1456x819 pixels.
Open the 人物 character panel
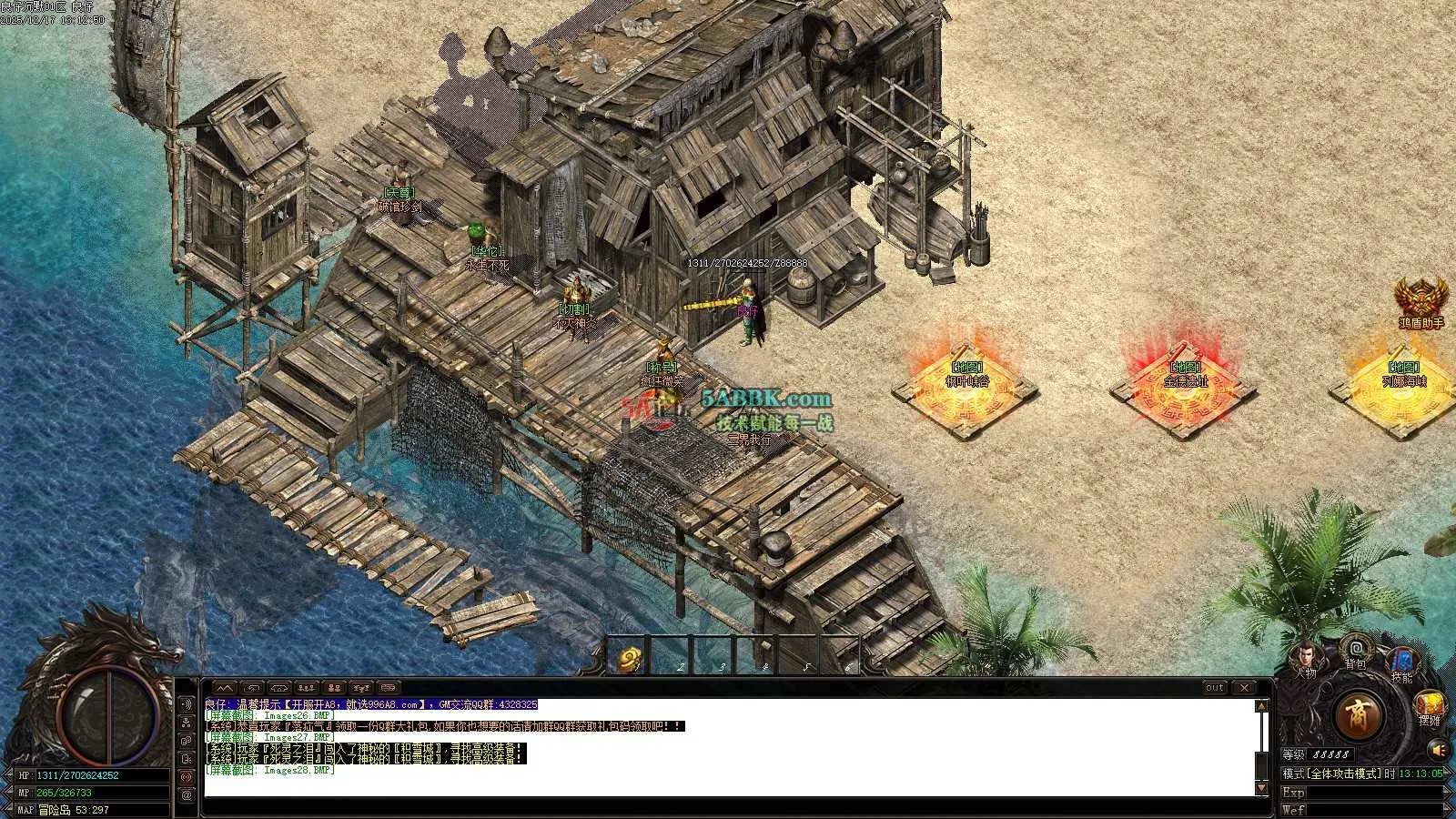click(1308, 655)
